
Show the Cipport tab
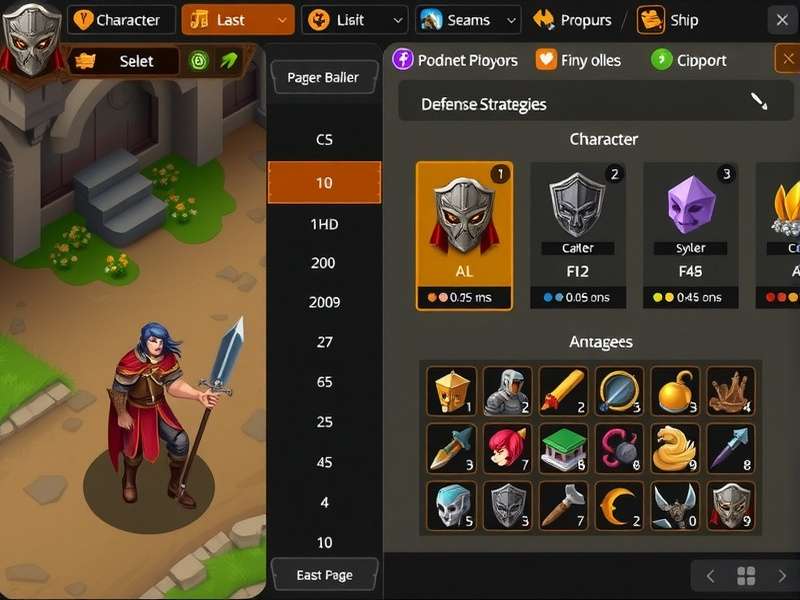point(689,60)
